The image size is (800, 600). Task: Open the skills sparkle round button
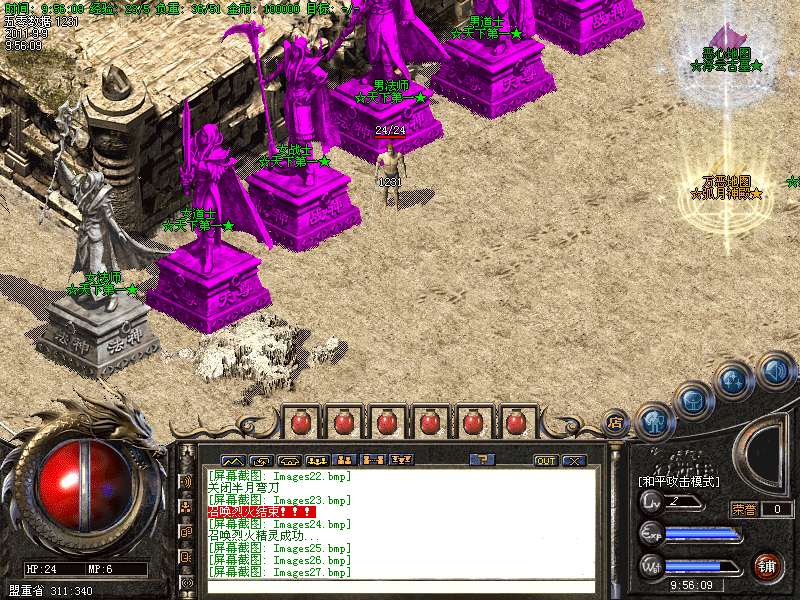[734, 380]
